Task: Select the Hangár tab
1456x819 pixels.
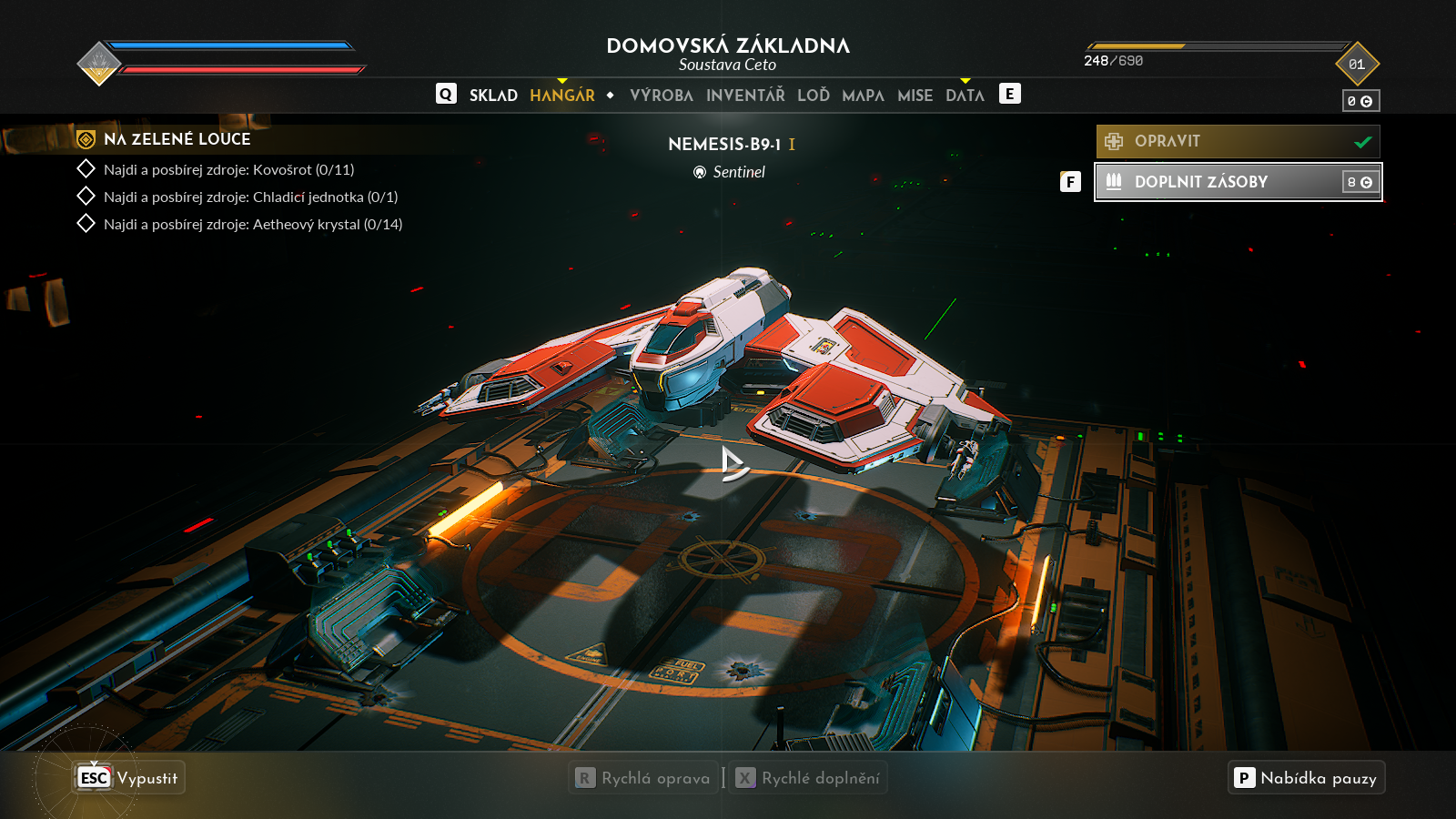Action: [562, 96]
